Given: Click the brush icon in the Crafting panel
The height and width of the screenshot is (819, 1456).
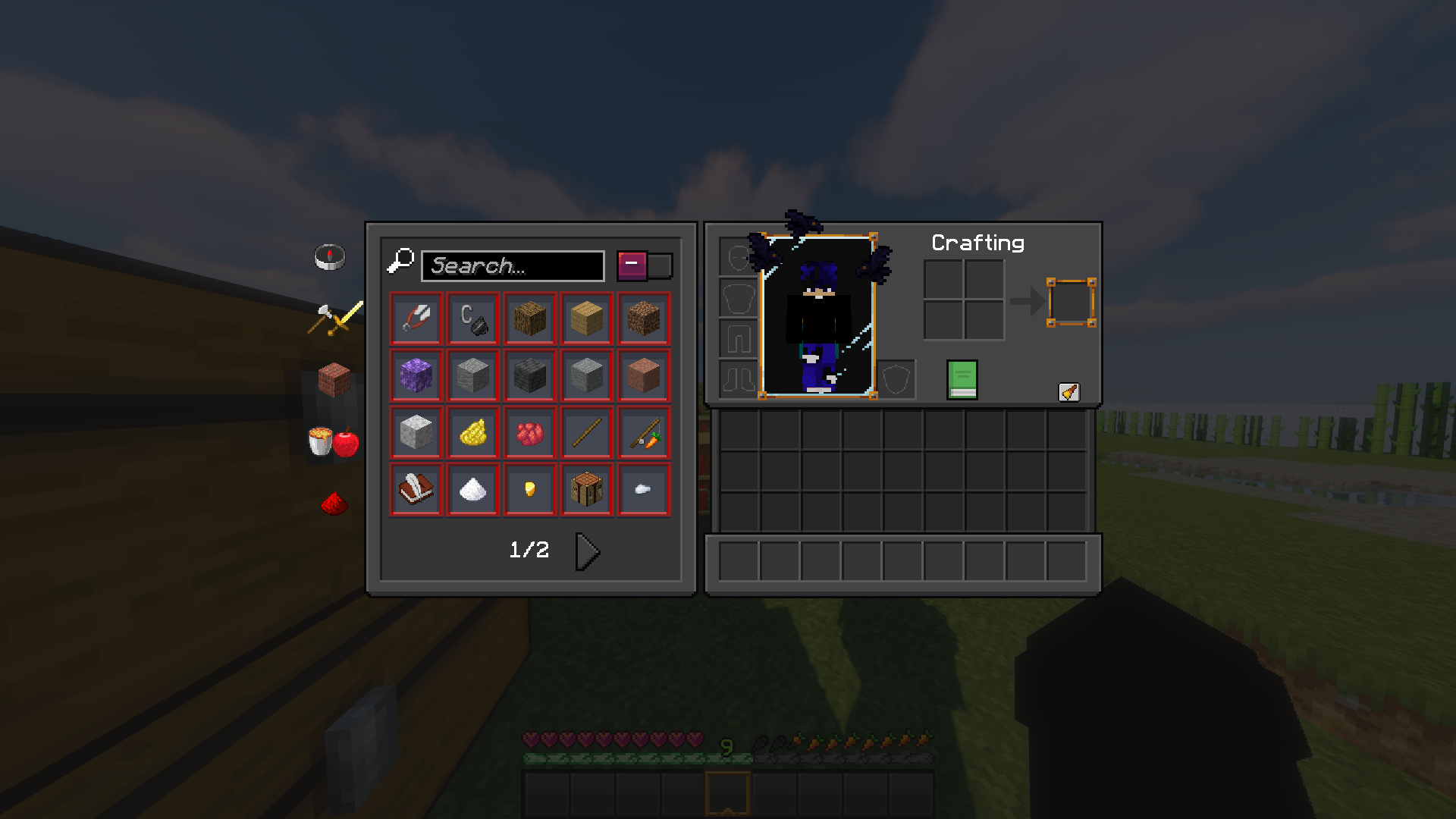Looking at the screenshot, I should pyautogui.click(x=1071, y=391).
